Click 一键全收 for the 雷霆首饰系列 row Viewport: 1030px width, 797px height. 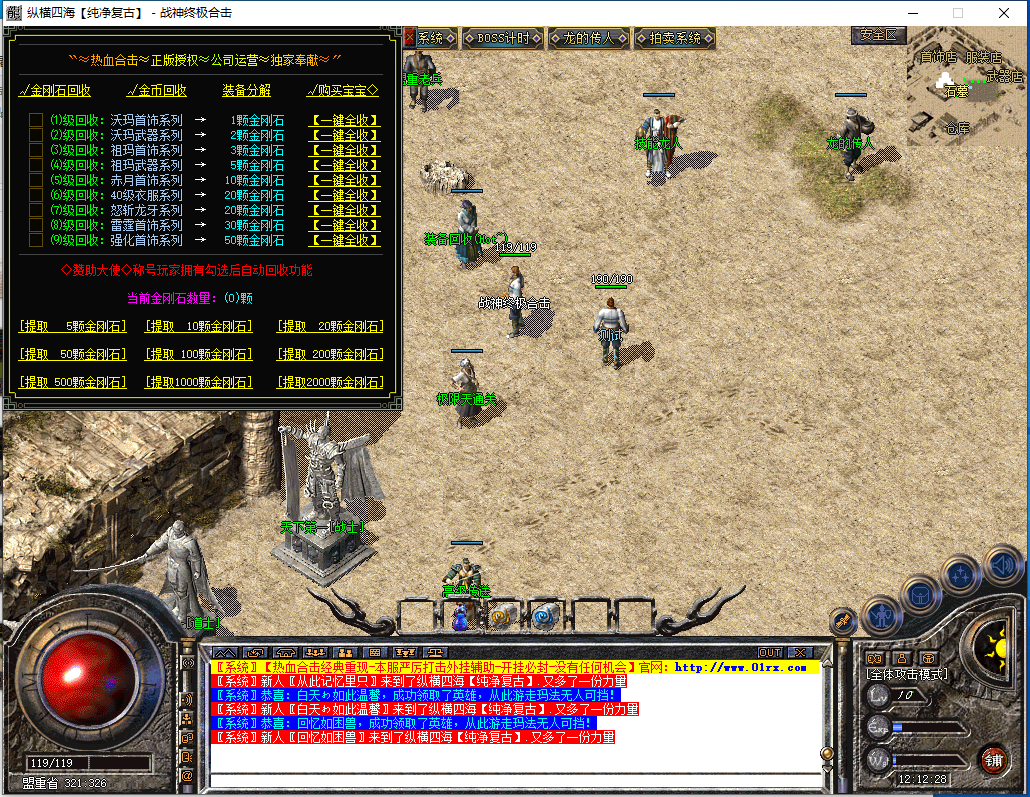pyautogui.click(x=345, y=225)
